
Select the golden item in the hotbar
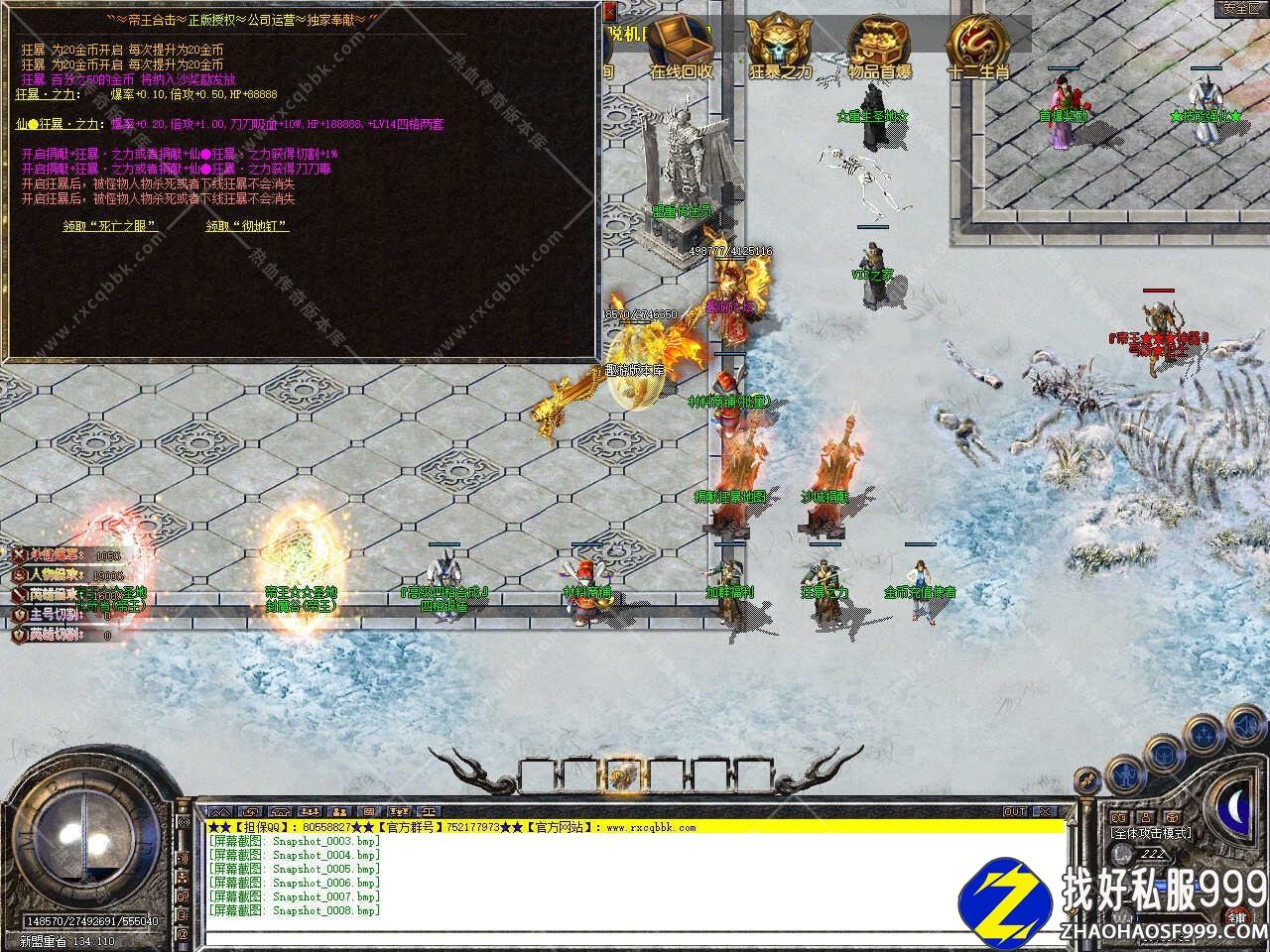622,774
